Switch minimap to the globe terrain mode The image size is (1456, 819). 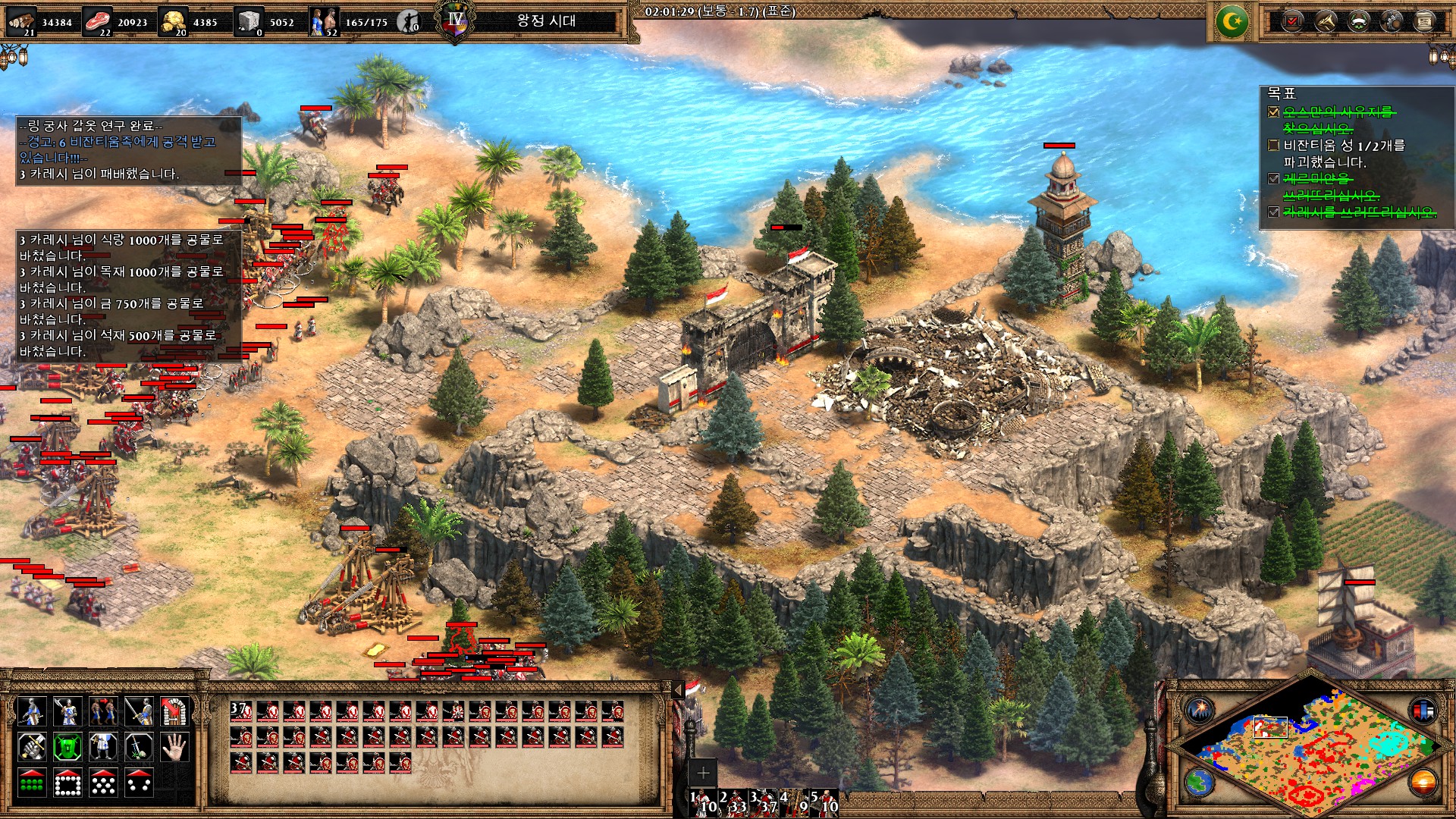[1200, 783]
